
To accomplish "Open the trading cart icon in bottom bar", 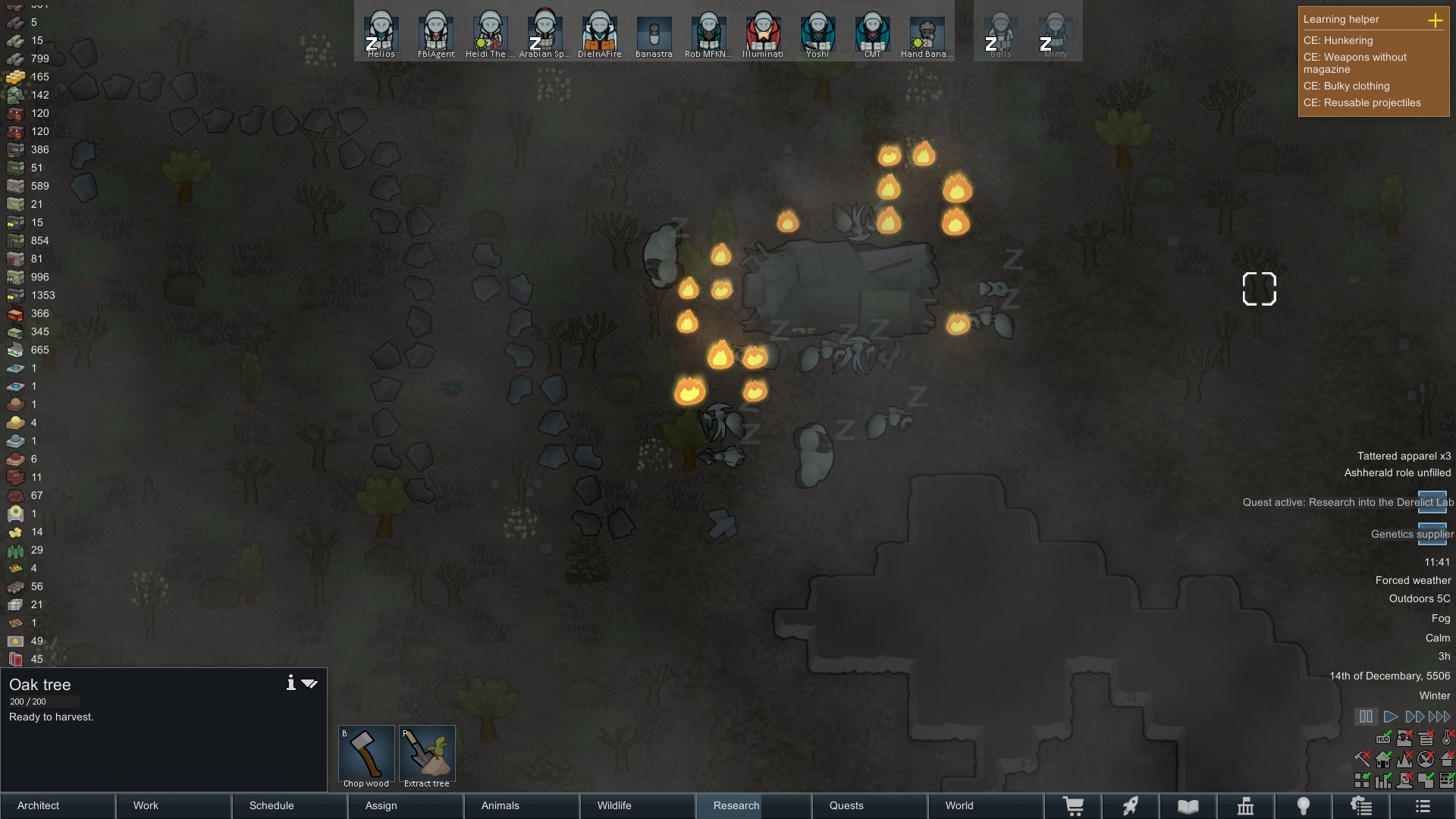I will (1075, 805).
